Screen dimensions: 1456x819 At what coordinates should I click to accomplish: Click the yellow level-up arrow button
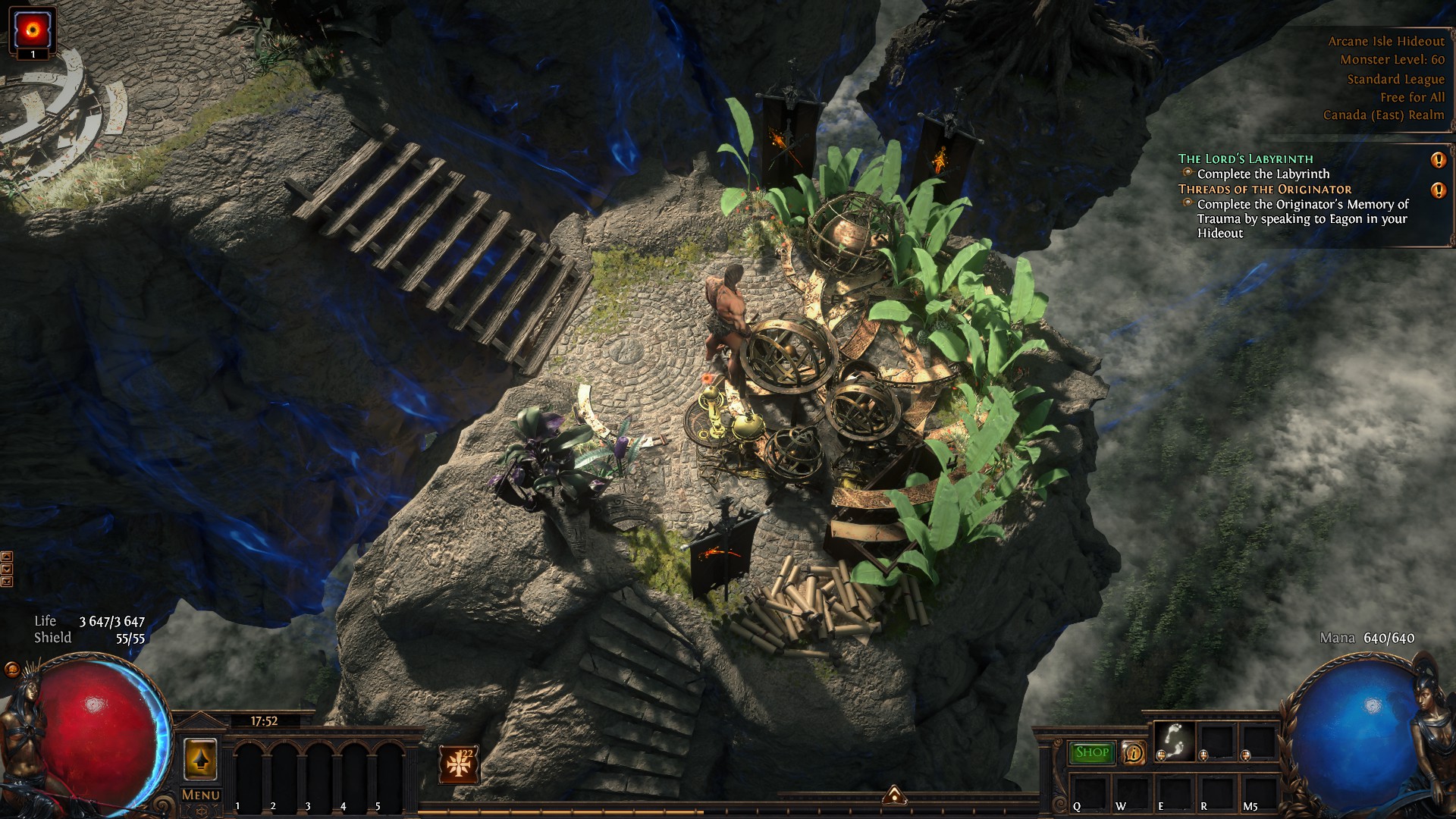tap(200, 758)
